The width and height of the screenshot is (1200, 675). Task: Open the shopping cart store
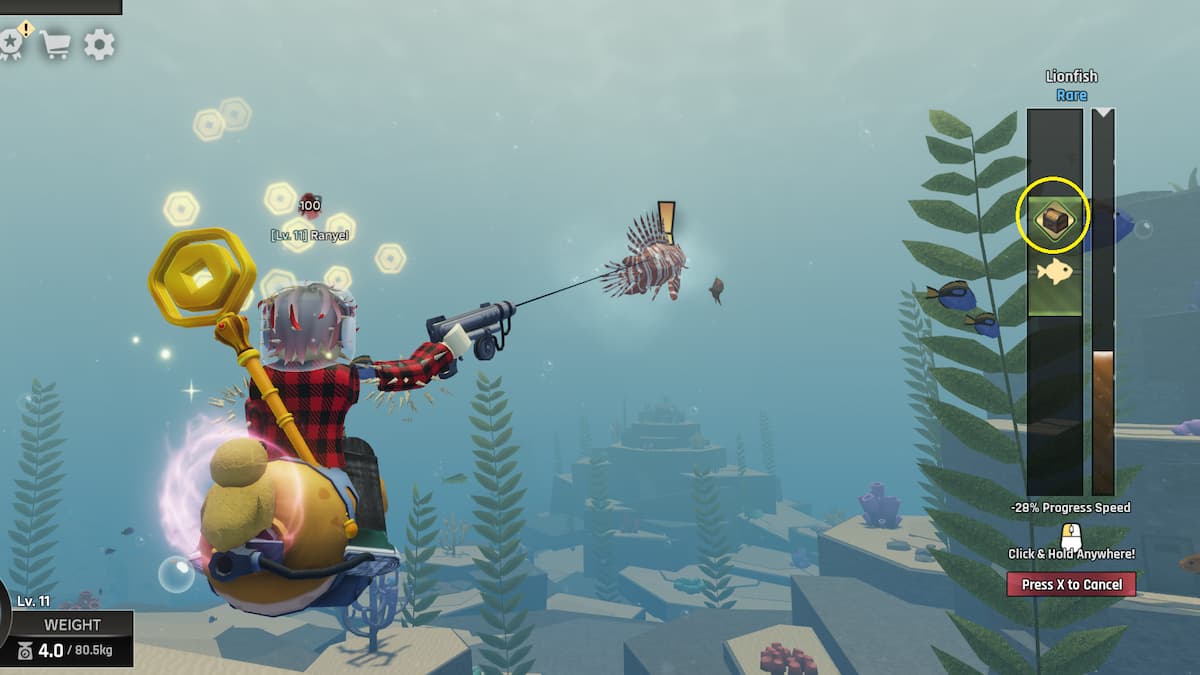55,44
